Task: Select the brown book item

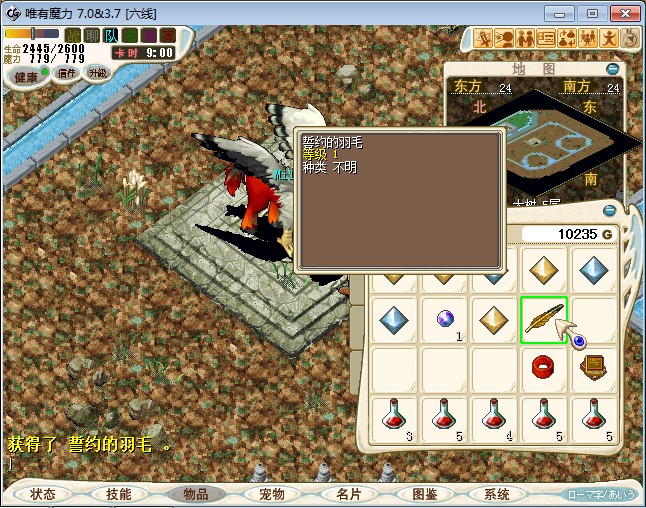Action: (594, 367)
